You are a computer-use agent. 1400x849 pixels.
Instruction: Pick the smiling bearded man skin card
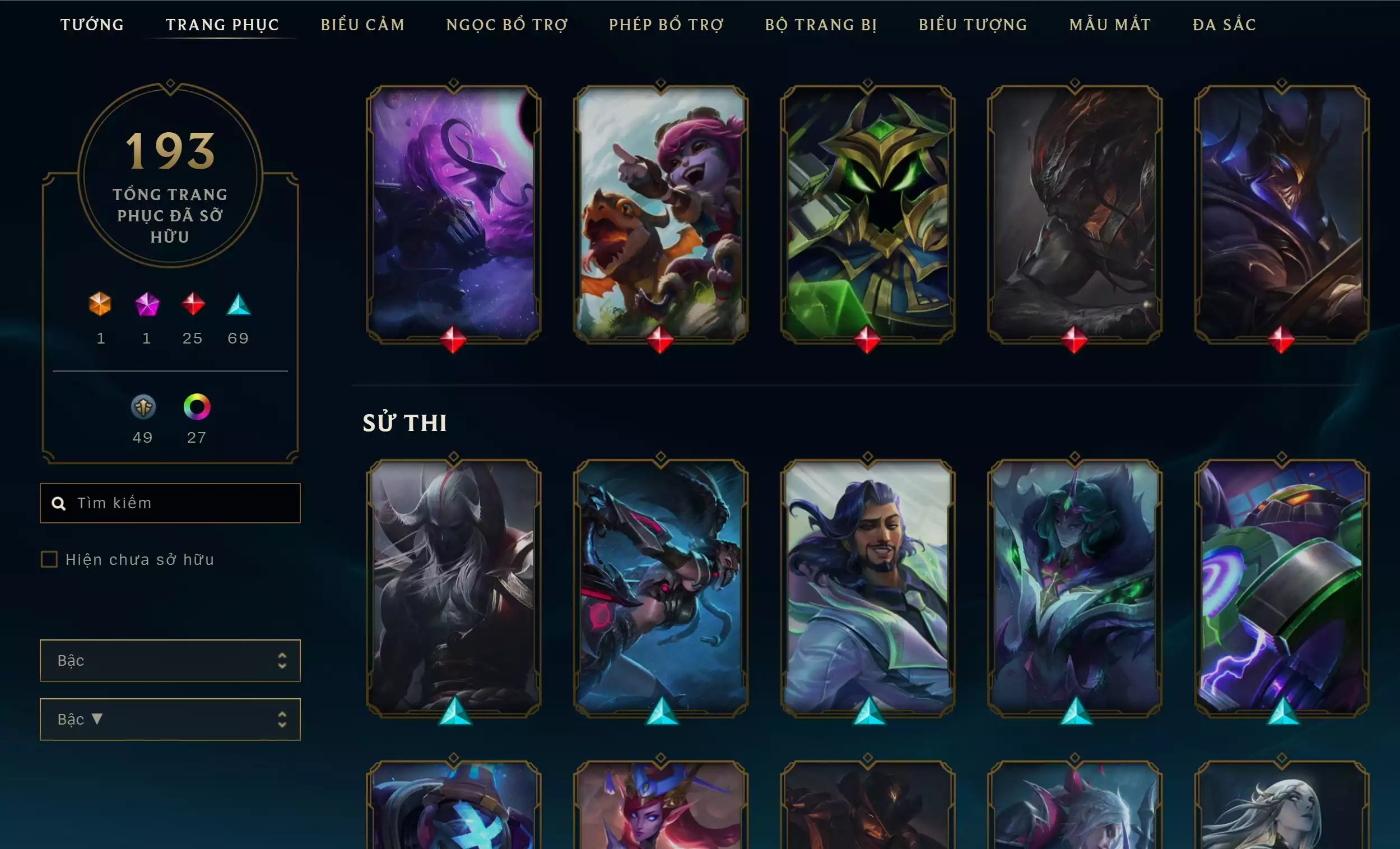pos(867,587)
